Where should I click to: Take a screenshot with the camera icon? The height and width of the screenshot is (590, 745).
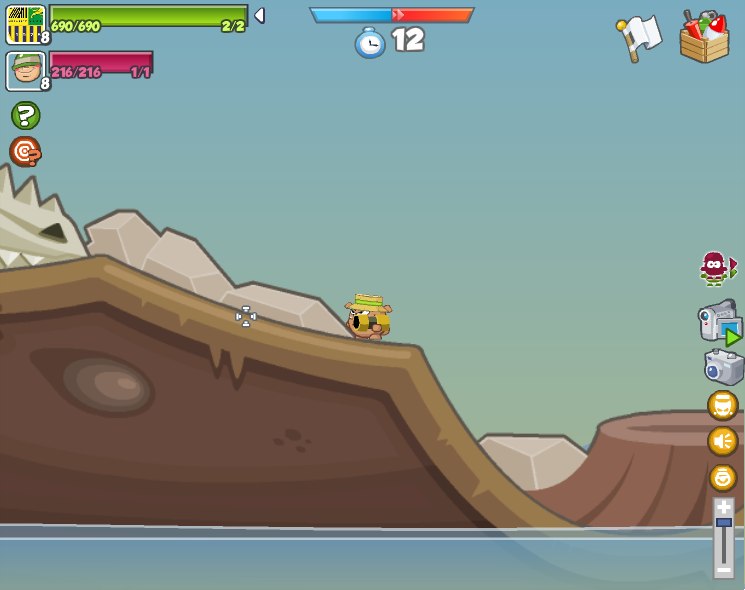[x=724, y=367]
